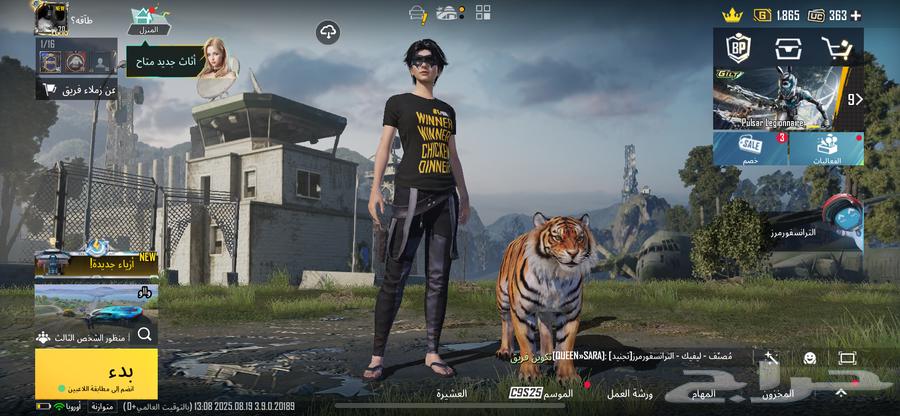Click the cloud download icon
The height and width of the screenshot is (416, 900).
(x=328, y=34)
